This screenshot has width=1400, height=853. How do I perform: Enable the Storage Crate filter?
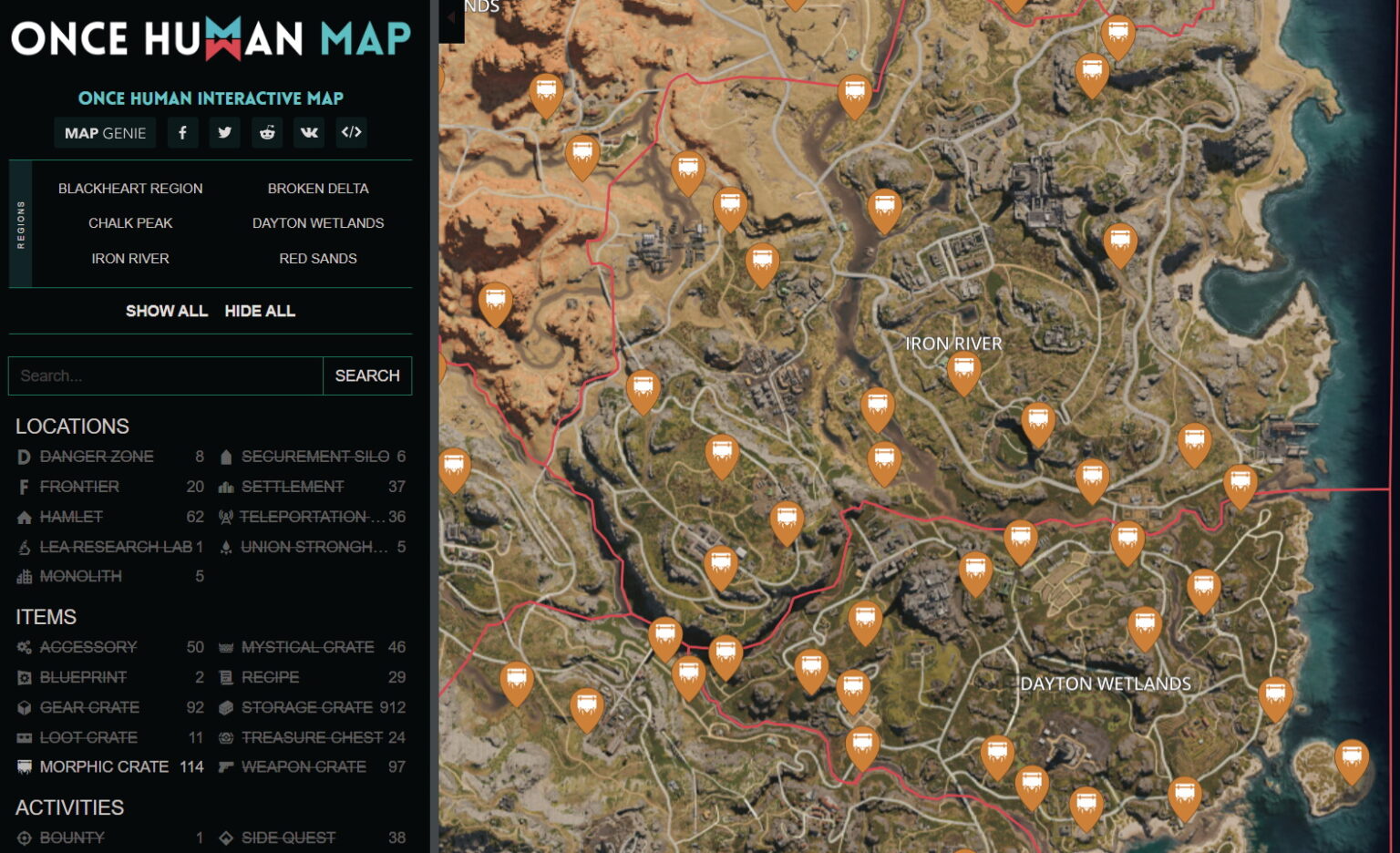[307, 707]
